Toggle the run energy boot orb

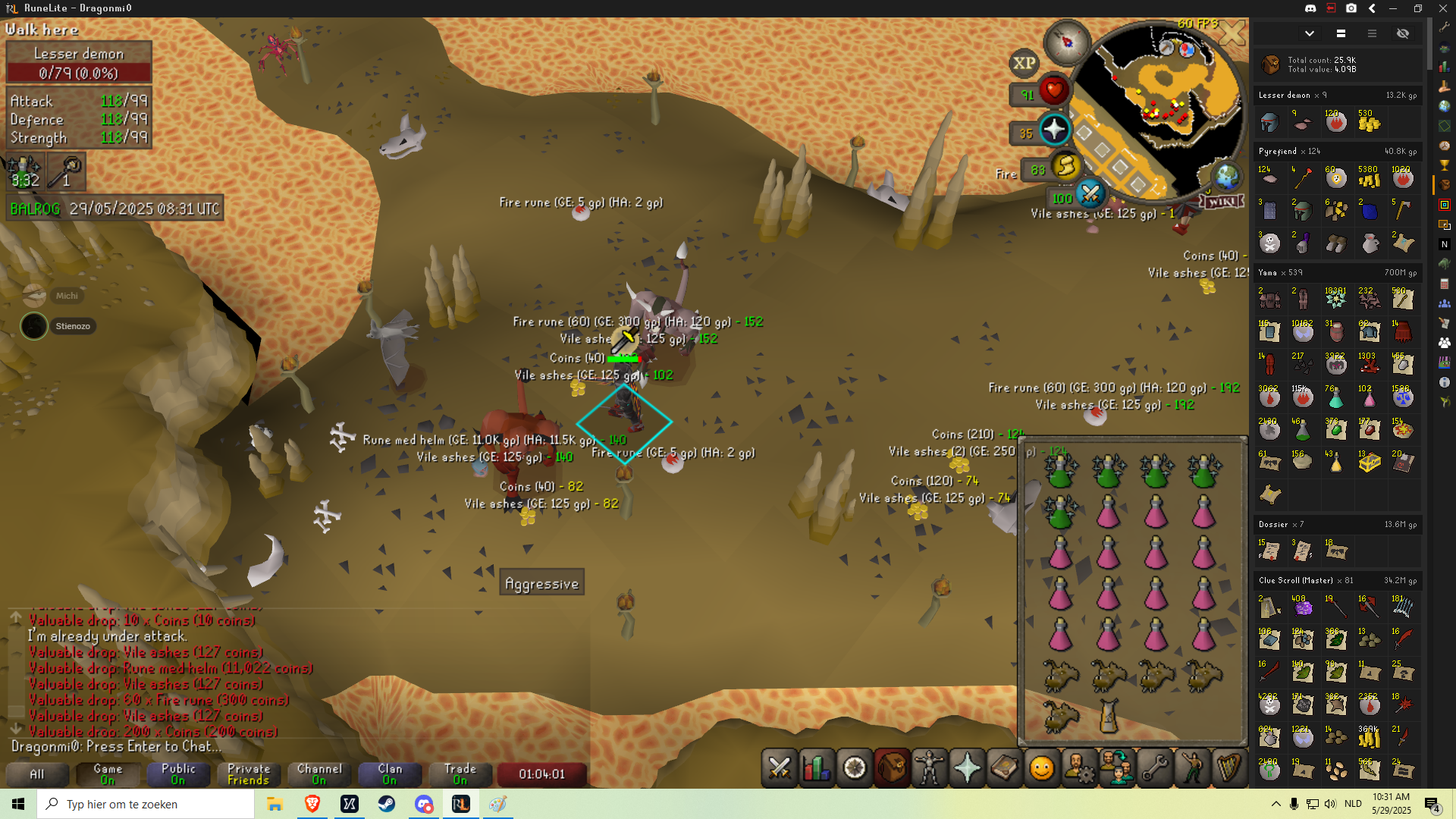(x=1065, y=165)
